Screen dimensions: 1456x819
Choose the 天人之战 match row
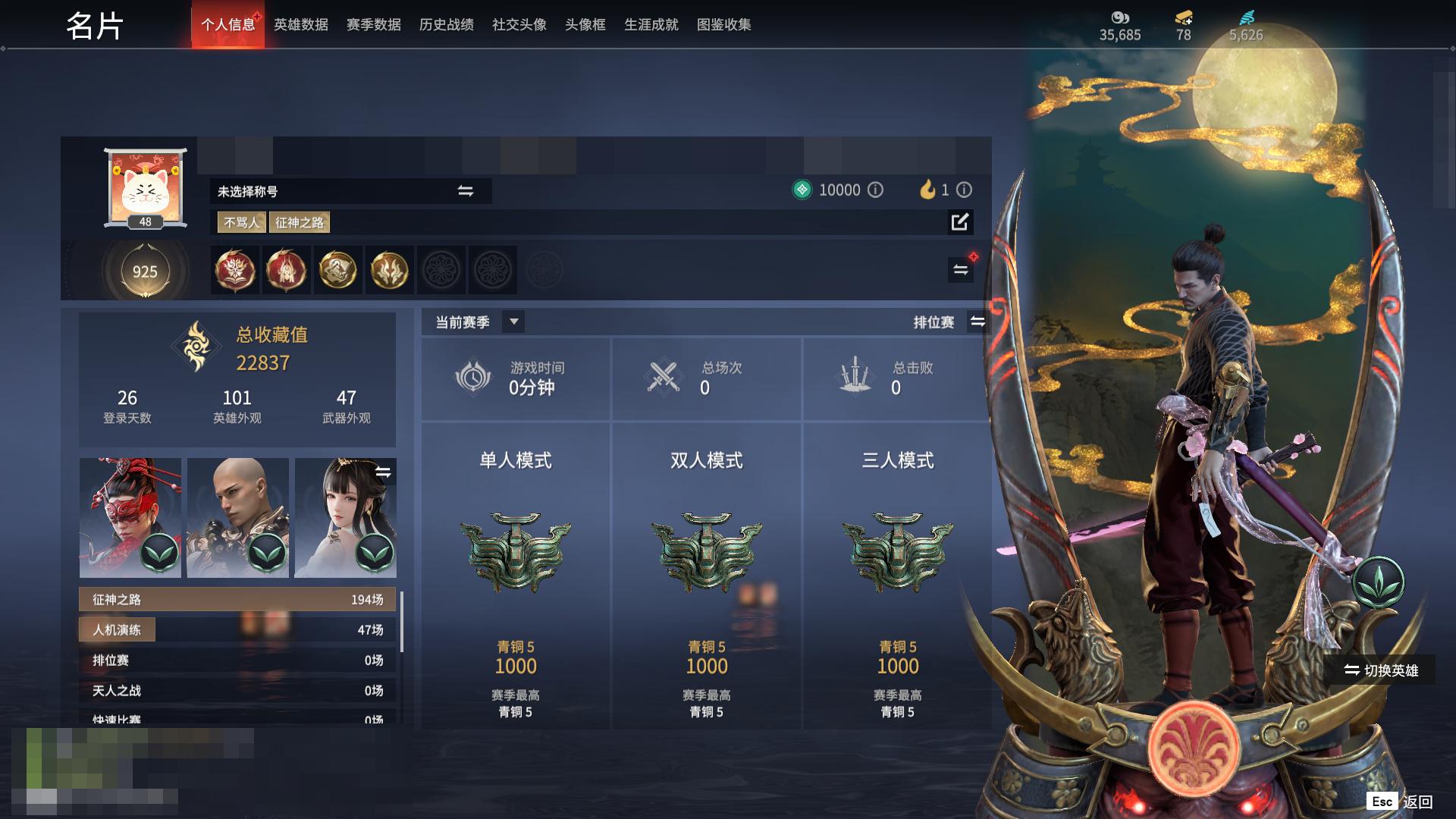point(237,690)
